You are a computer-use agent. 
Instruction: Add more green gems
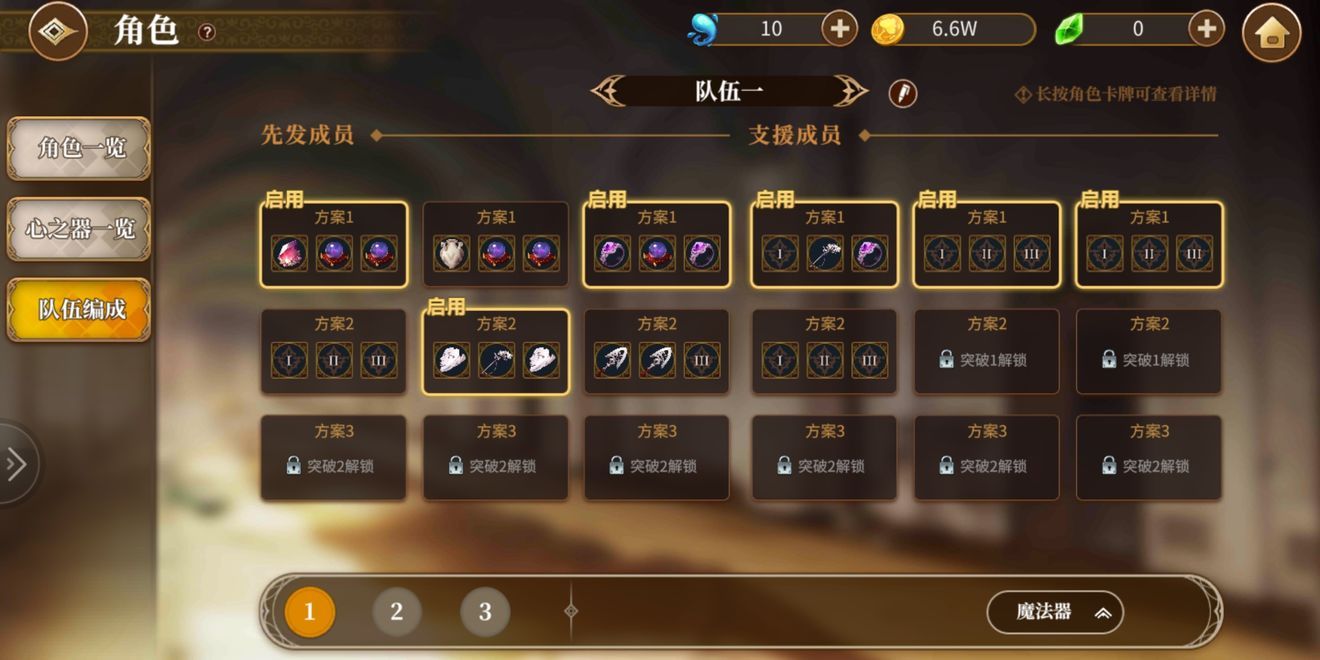1206,29
